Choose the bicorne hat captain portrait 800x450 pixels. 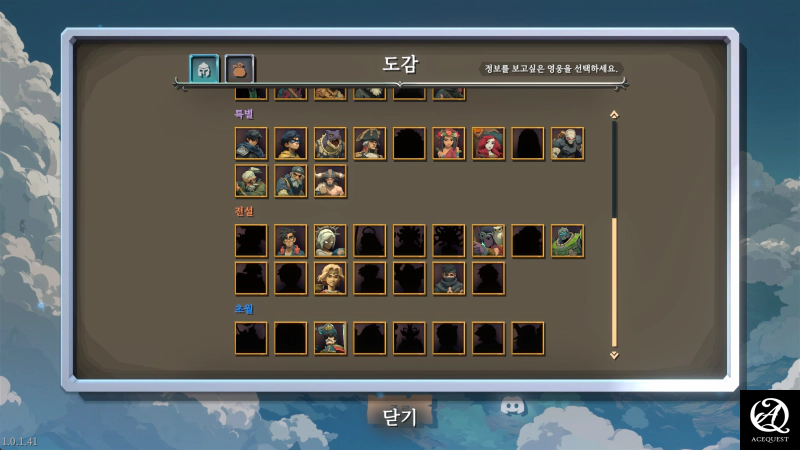tap(370, 144)
